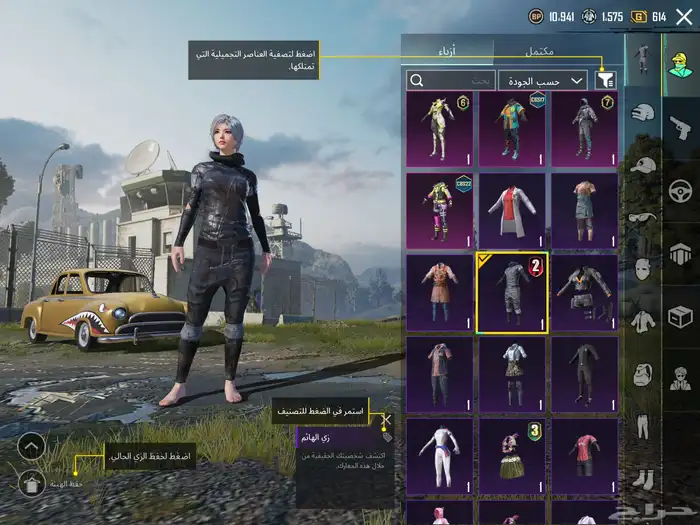Click the up-arrow circle button
Screen dimensions: 700x525
click(x=32, y=446)
